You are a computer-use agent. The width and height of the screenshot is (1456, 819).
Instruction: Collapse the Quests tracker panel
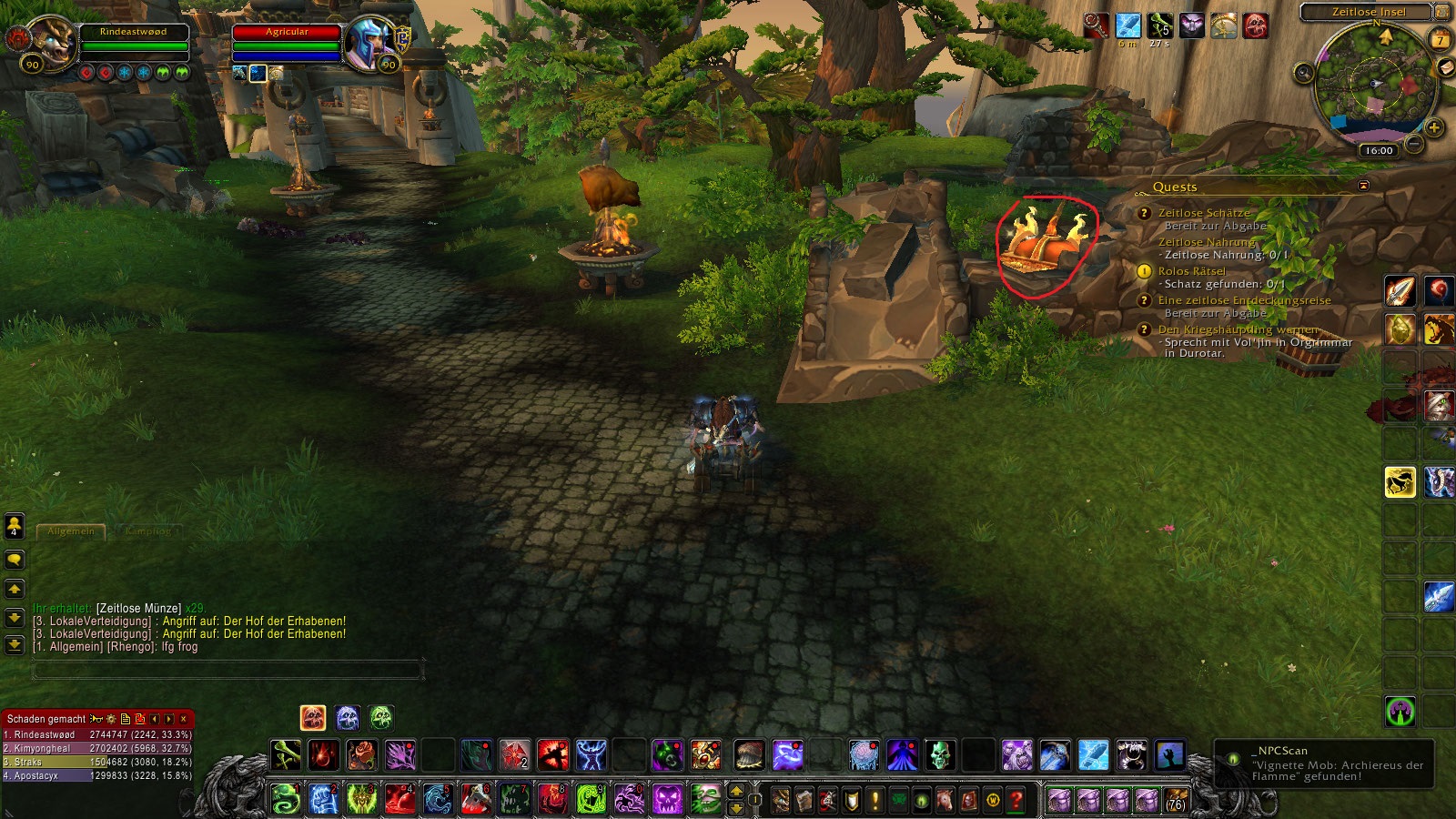pyautogui.click(x=1363, y=185)
